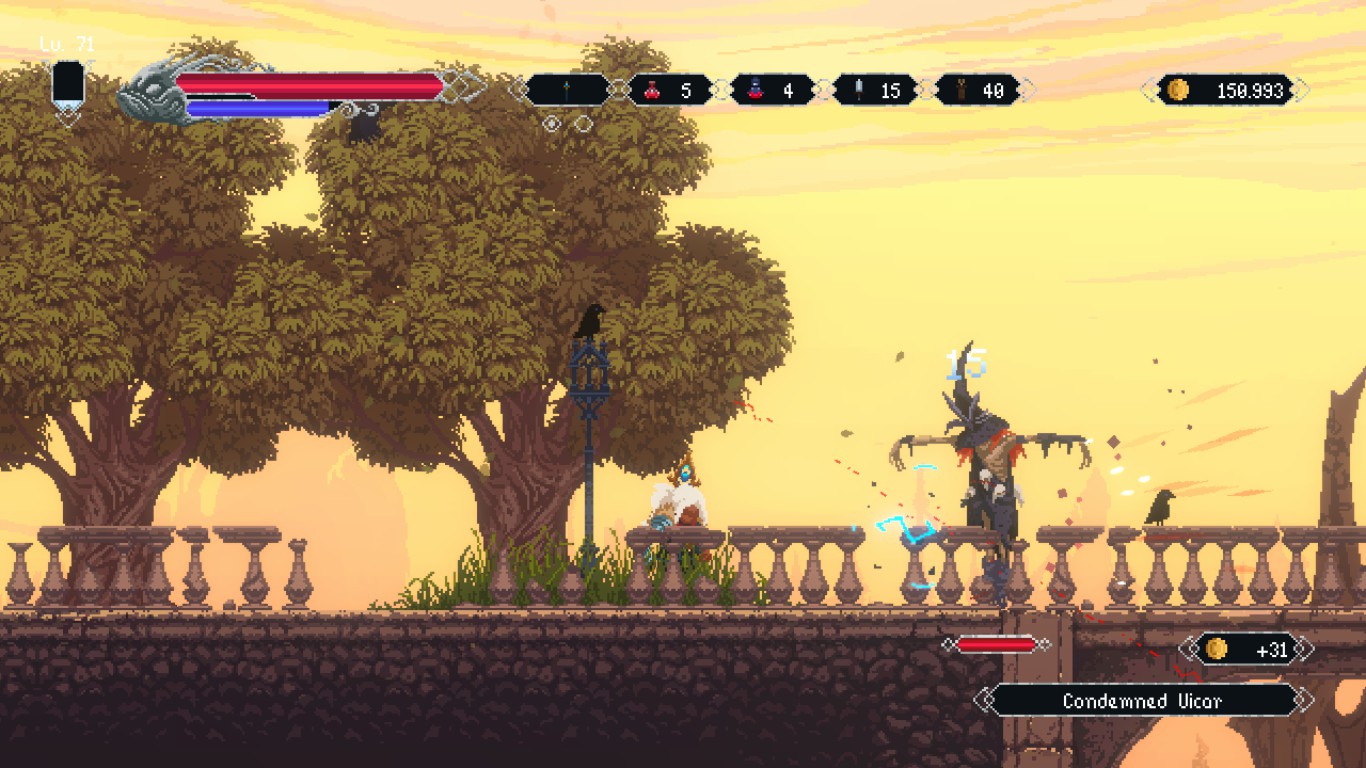
Task: Select the equipped weapon slot
Action: pos(567,90)
